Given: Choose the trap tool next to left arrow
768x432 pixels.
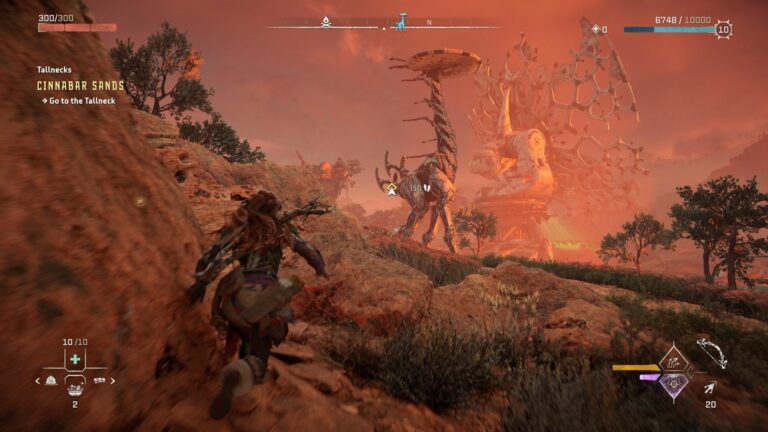Looking at the screenshot, I should click(51, 381).
